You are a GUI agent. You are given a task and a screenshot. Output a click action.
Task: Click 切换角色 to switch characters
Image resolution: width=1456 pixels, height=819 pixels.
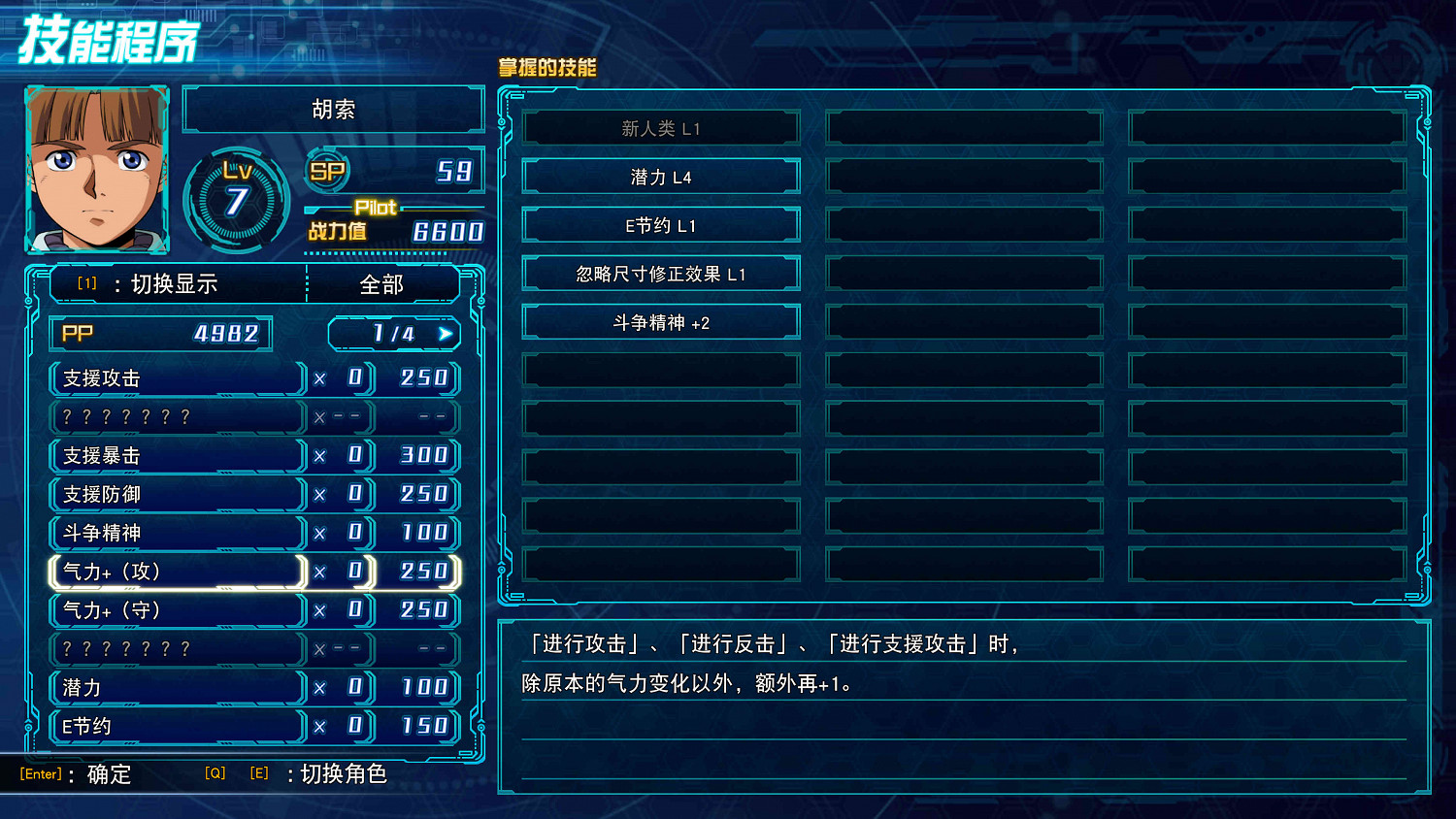[345, 774]
